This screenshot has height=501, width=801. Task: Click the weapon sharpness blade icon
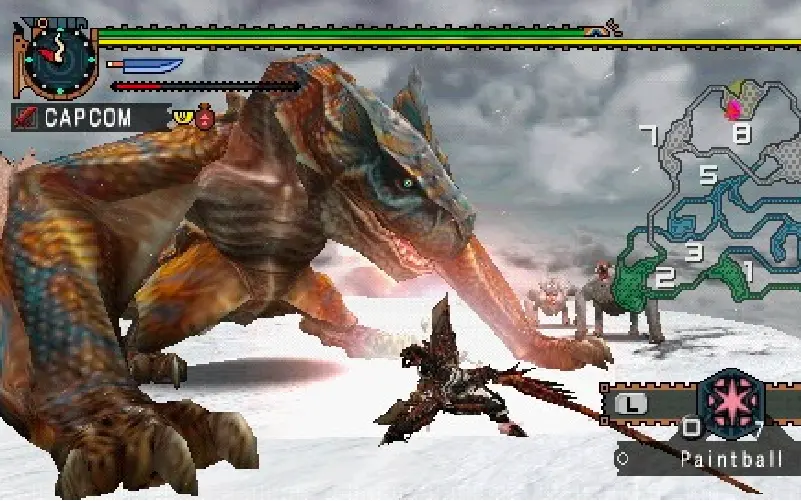pos(144,66)
